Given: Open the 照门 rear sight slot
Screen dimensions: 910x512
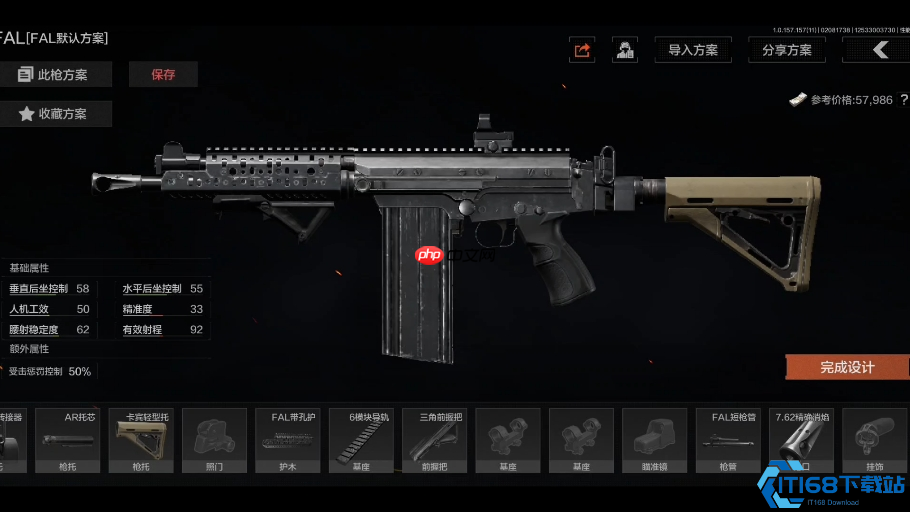Looking at the screenshot, I should click(214, 440).
